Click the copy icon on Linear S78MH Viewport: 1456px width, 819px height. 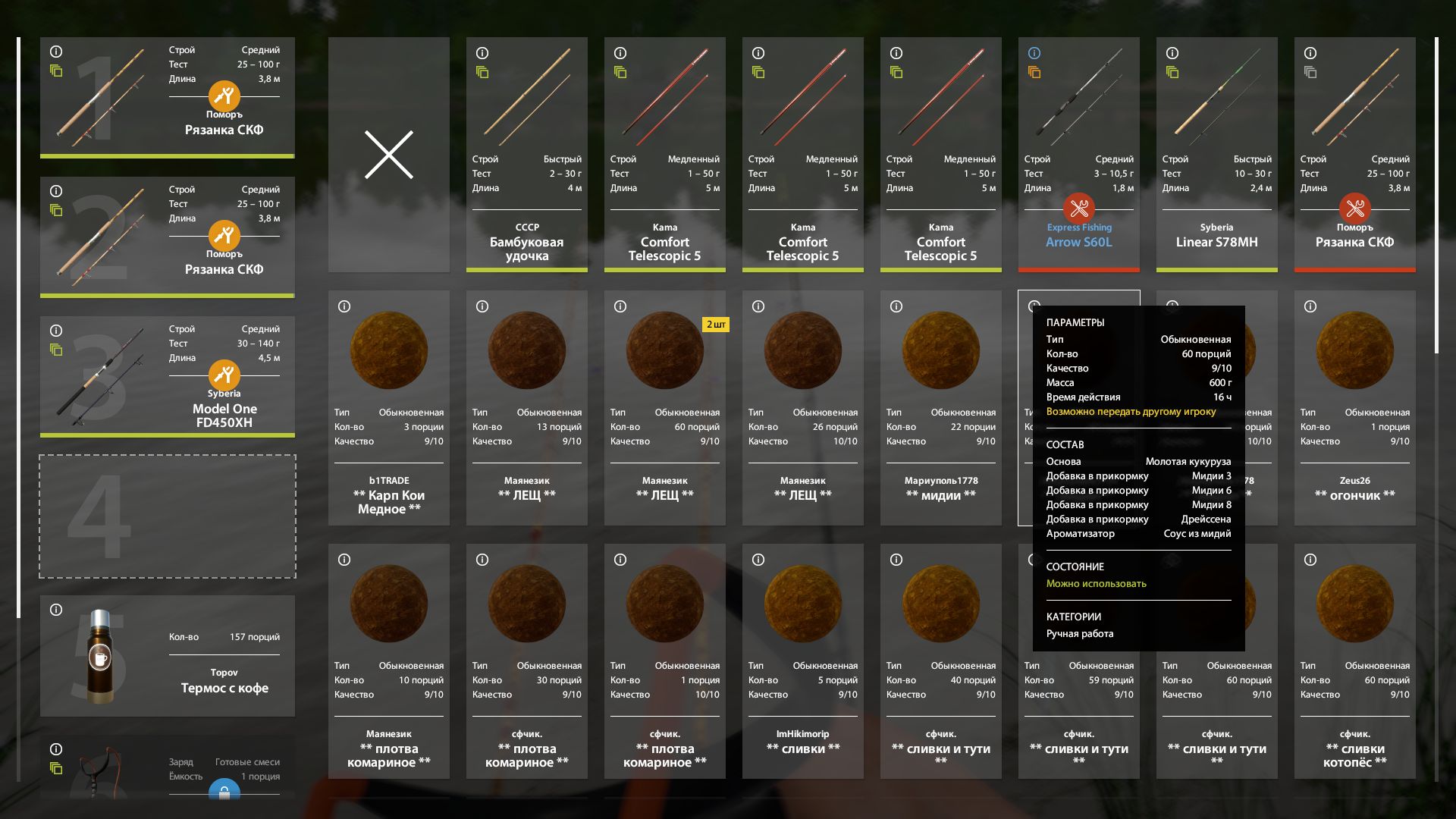coord(1172,73)
